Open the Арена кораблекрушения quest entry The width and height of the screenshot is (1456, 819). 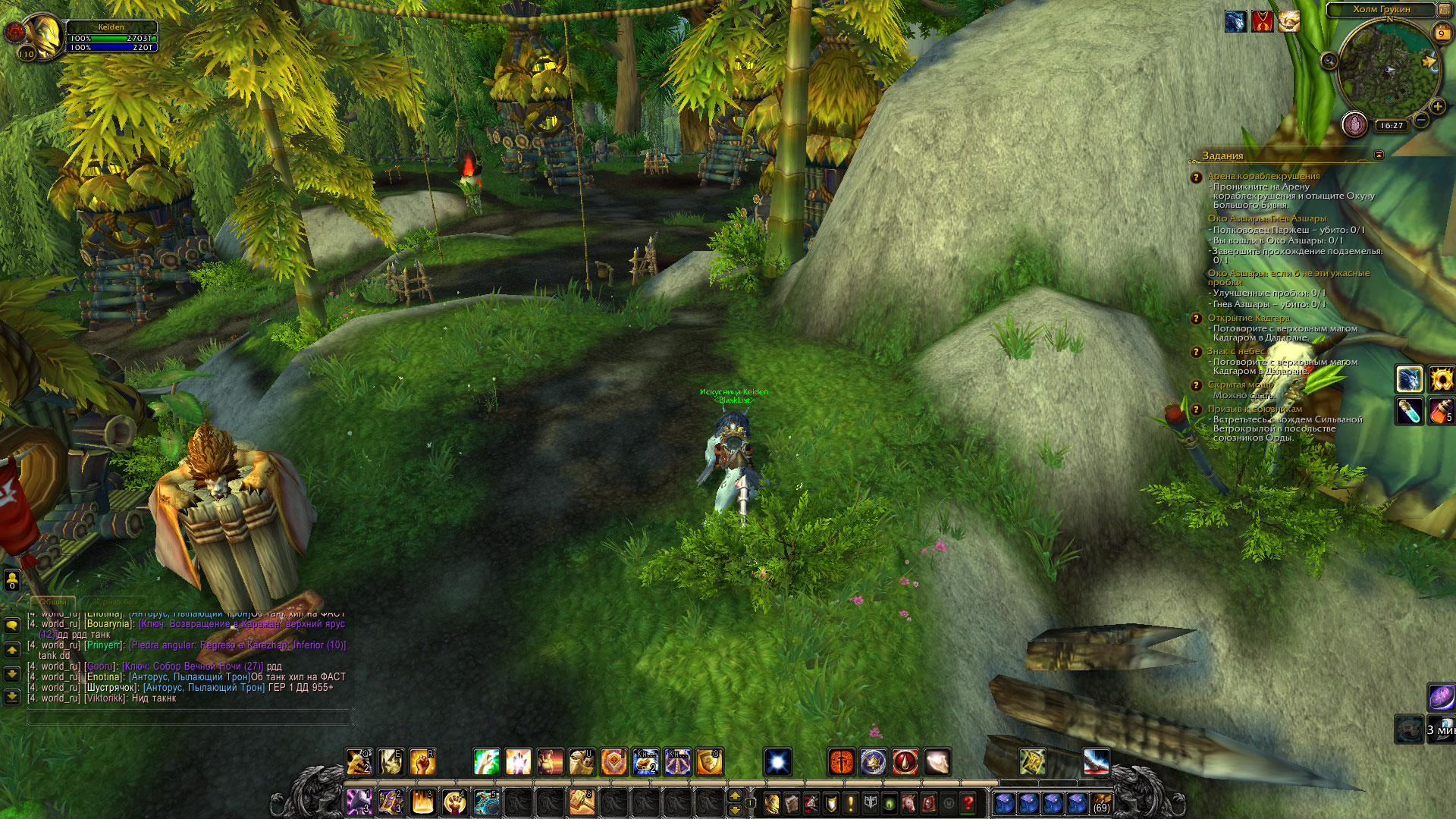pos(1263,176)
